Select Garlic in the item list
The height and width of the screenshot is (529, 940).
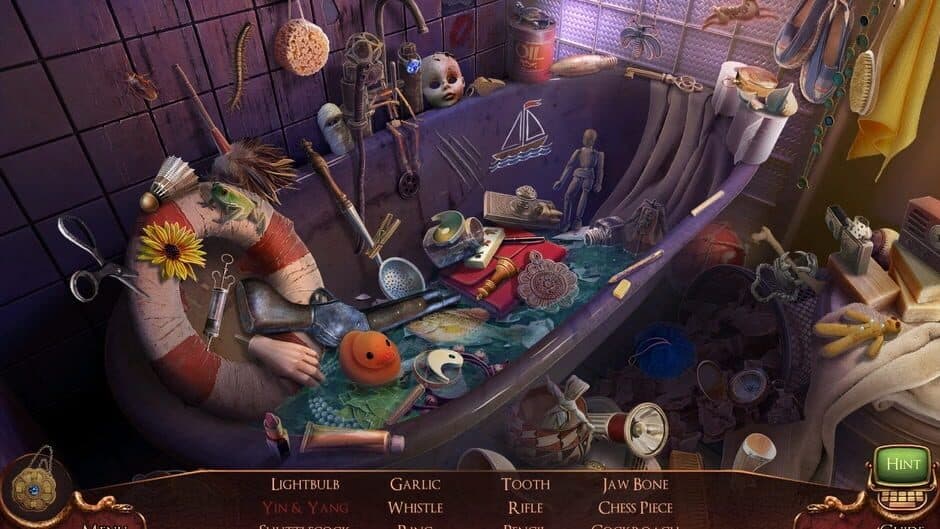(415, 485)
